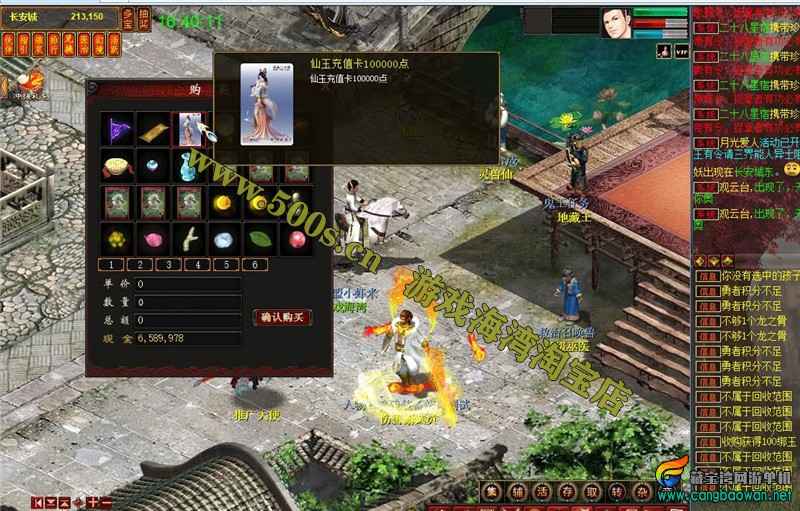
Task: Click the 存 round button
Action: click(x=567, y=490)
